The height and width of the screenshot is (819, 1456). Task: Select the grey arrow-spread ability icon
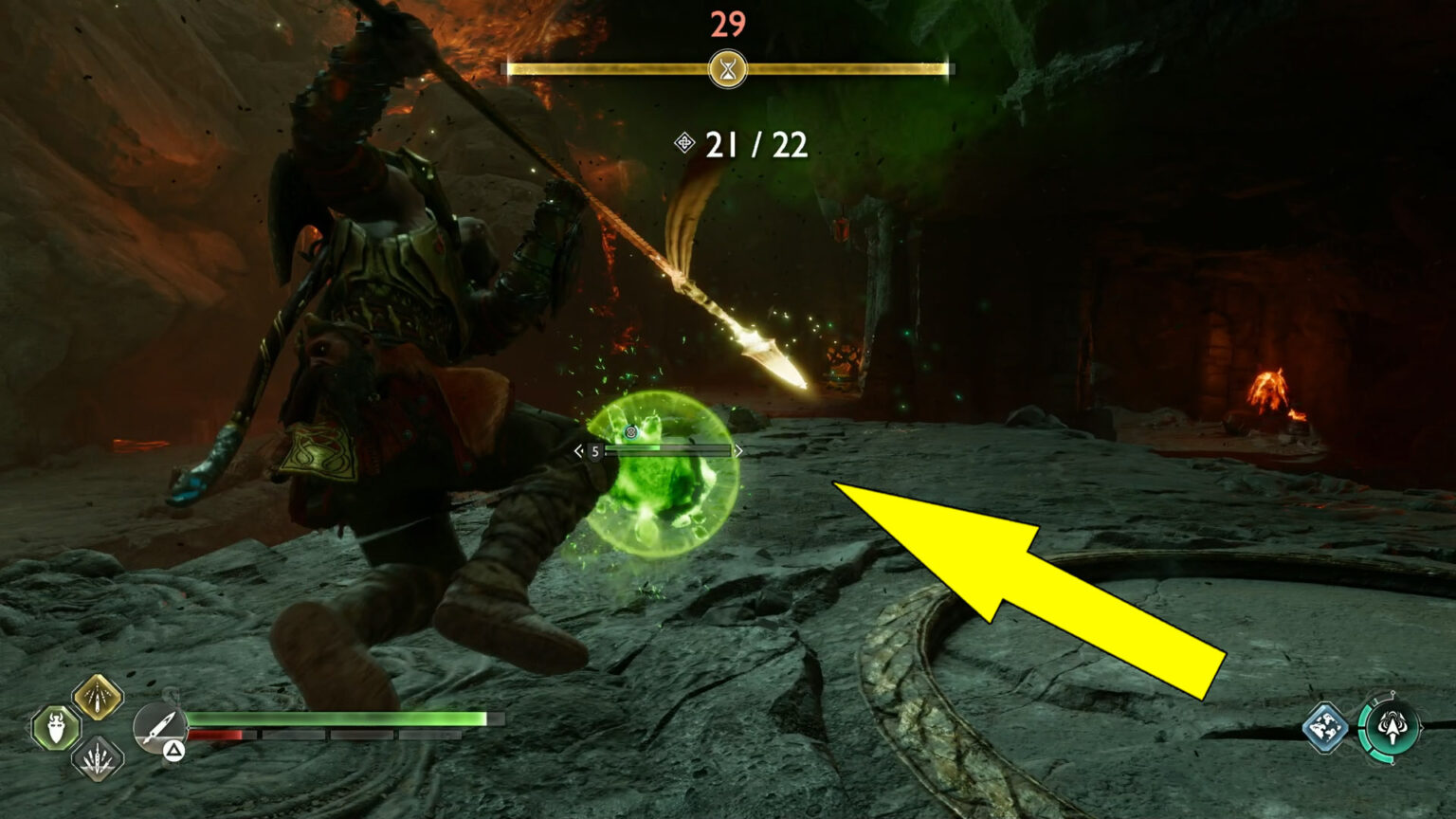click(x=98, y=758)
